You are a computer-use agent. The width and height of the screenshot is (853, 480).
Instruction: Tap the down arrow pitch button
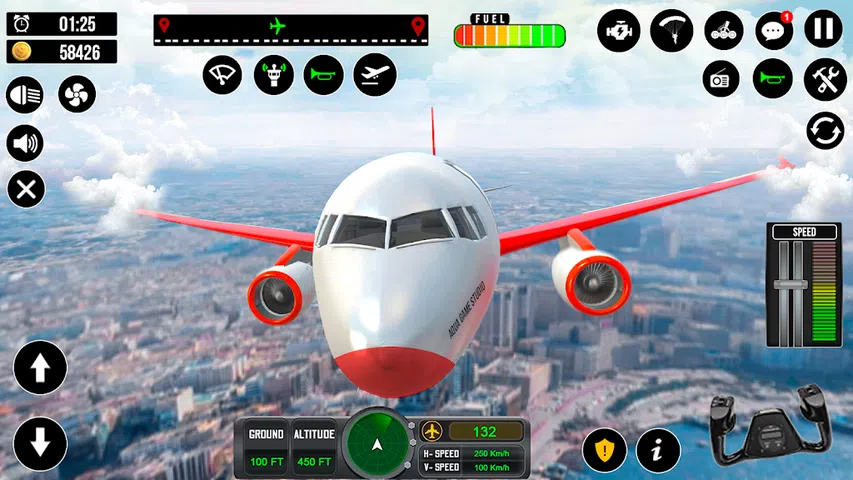[x=40, y=443]
